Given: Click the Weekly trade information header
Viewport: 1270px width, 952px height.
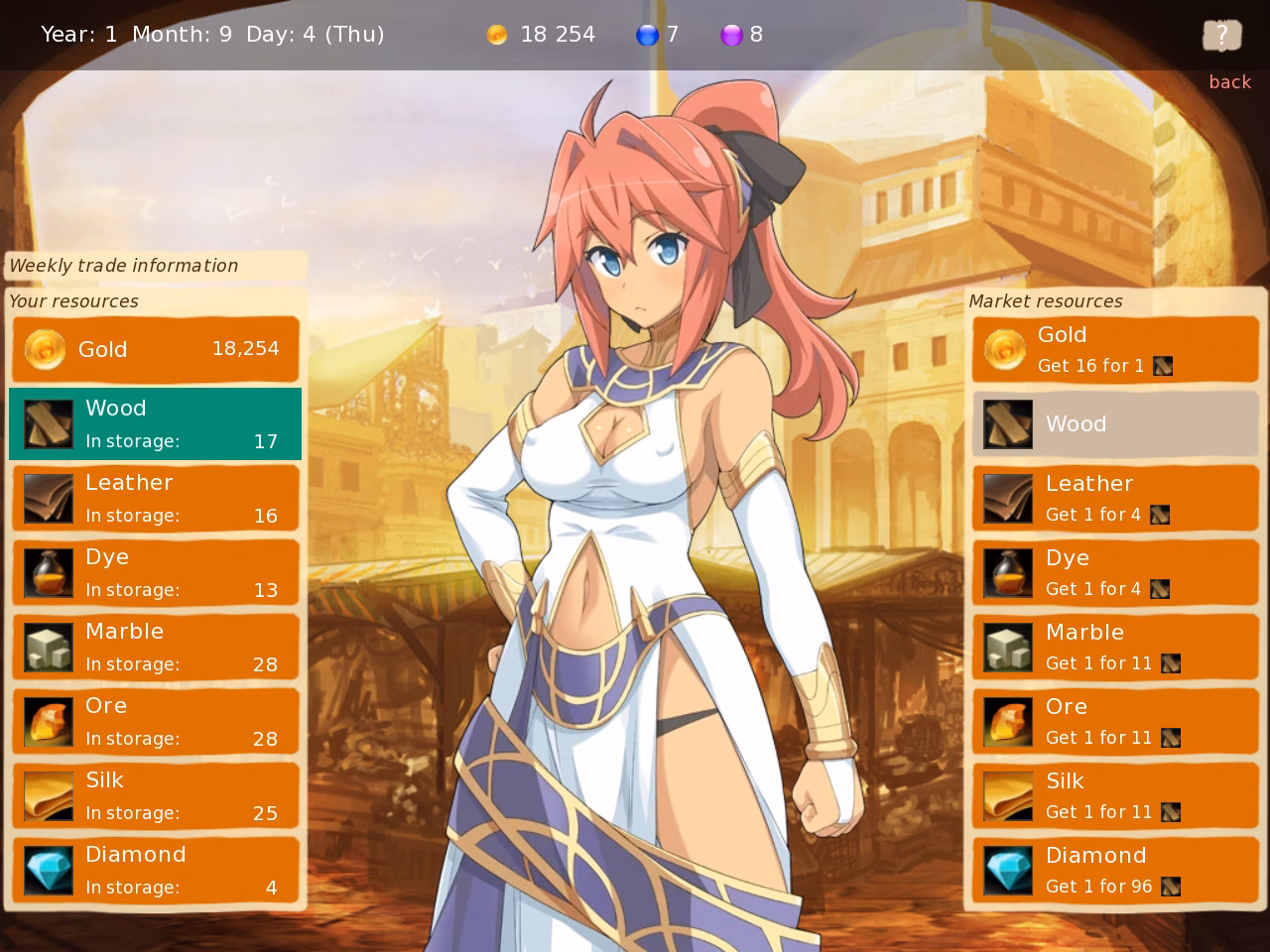Looking at the screenshot, I should coord(123,266).
